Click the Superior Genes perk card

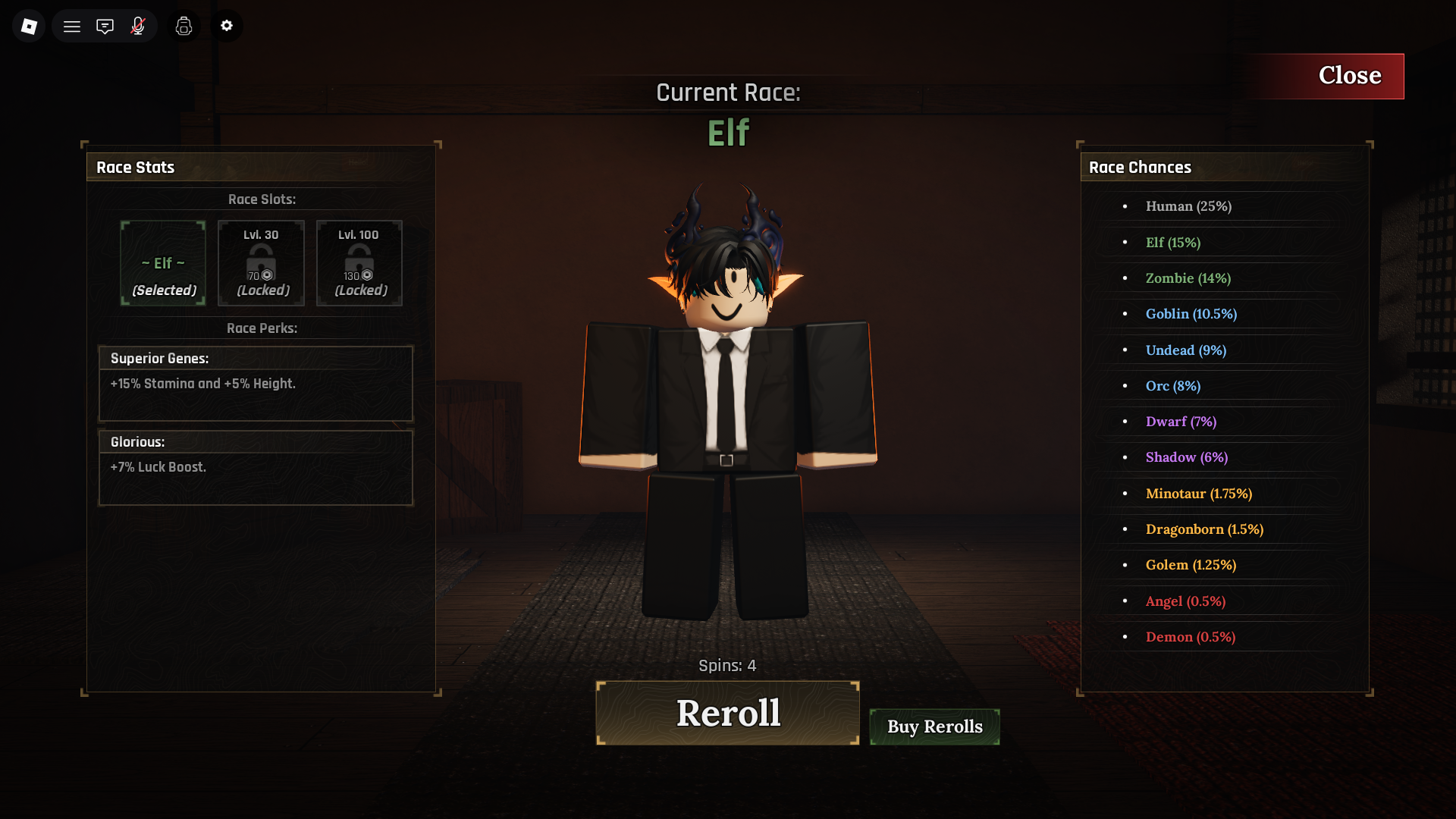(x=256, y=384)
